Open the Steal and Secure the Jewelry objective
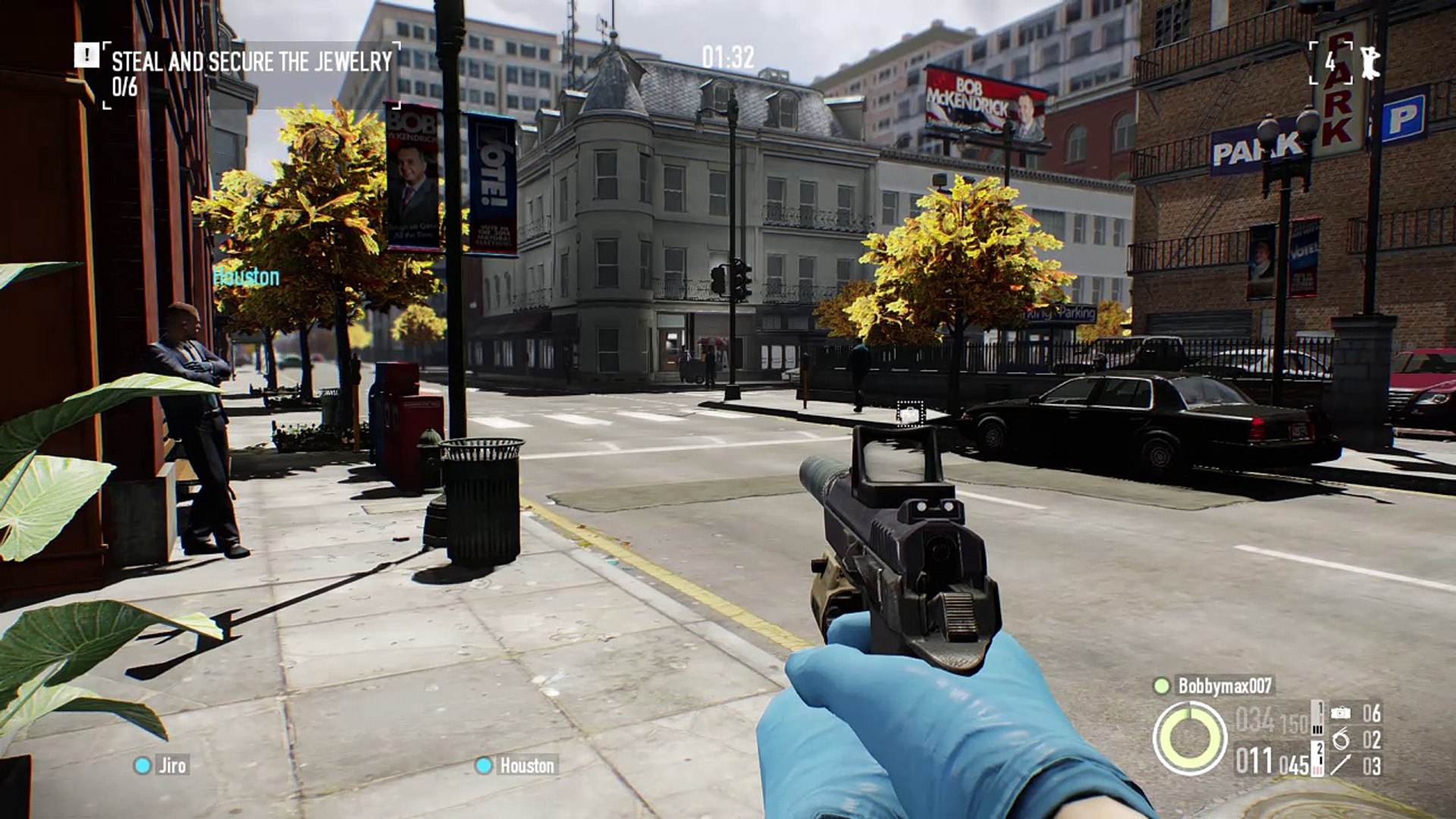The width and height of the screenshot is (1456, 819). [252, 61]
